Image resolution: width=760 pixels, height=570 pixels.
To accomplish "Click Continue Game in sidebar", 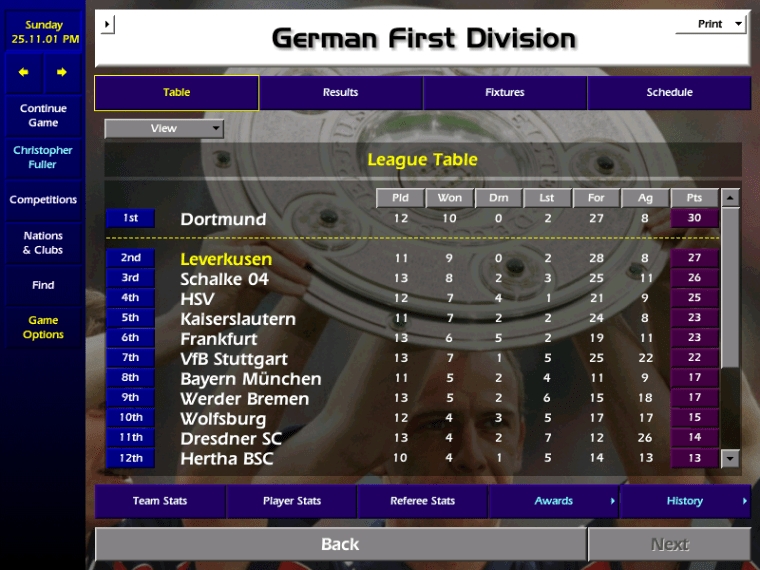I will point(43,116).
